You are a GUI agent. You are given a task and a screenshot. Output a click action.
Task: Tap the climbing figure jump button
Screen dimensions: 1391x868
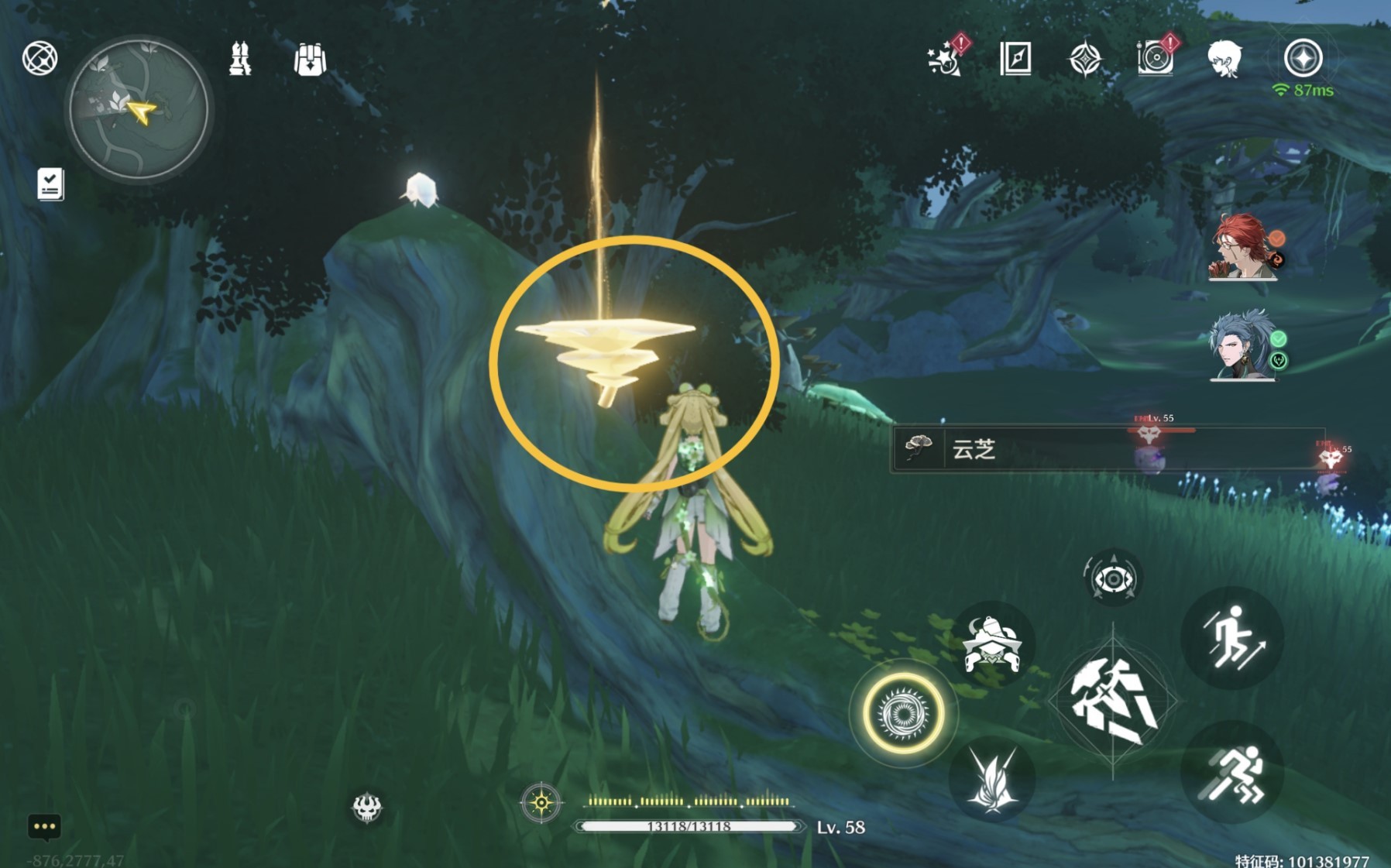pos(1232,638)
